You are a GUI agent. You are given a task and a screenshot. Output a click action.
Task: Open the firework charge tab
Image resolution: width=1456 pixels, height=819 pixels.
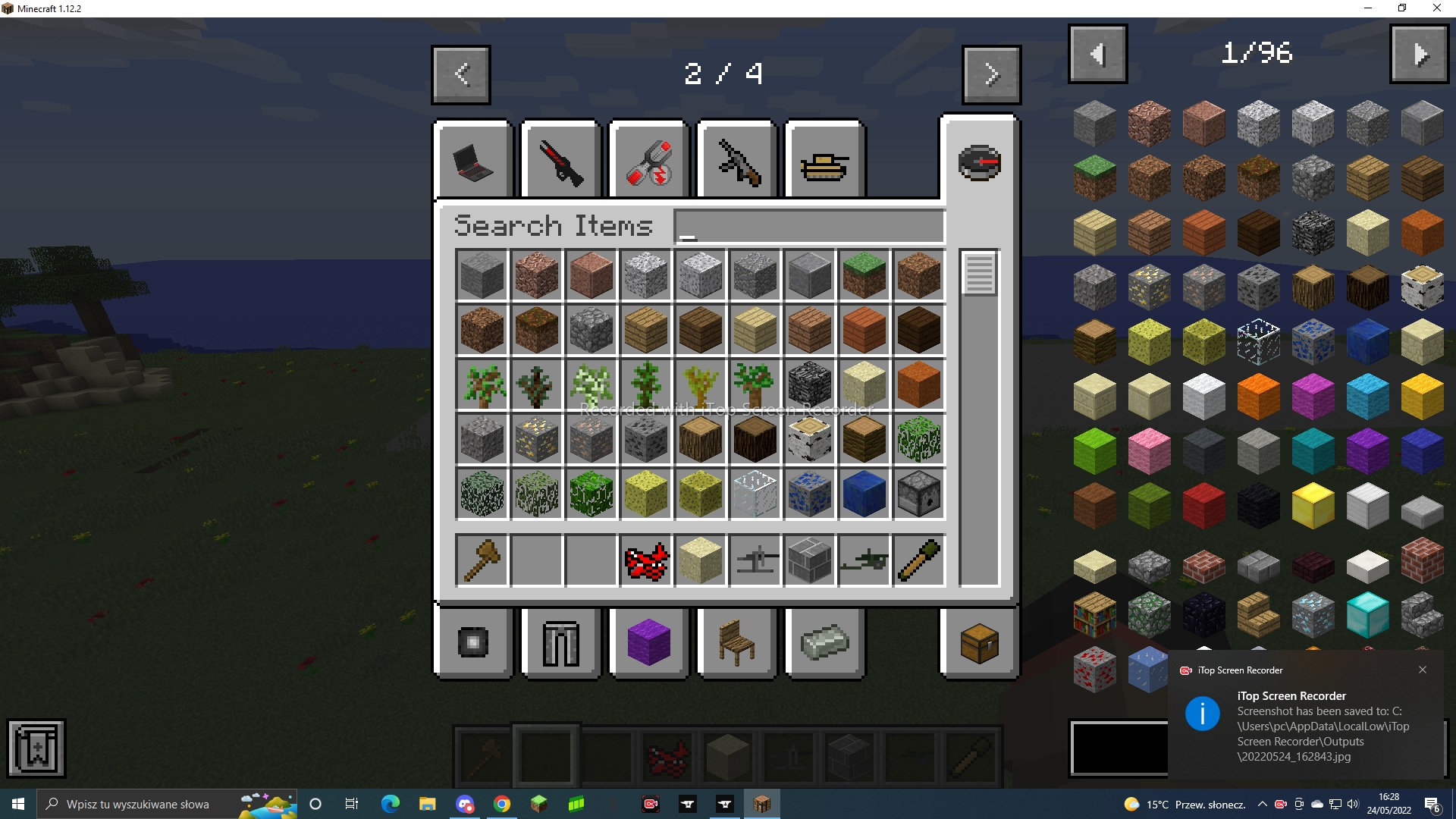coord(472,642)
